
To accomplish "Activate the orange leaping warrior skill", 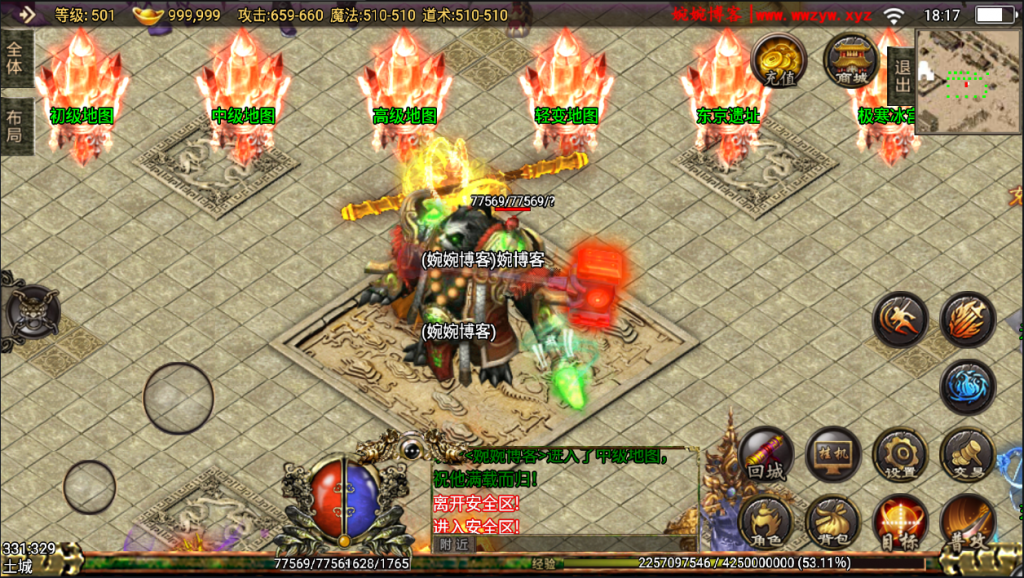I will coord(900,320).
